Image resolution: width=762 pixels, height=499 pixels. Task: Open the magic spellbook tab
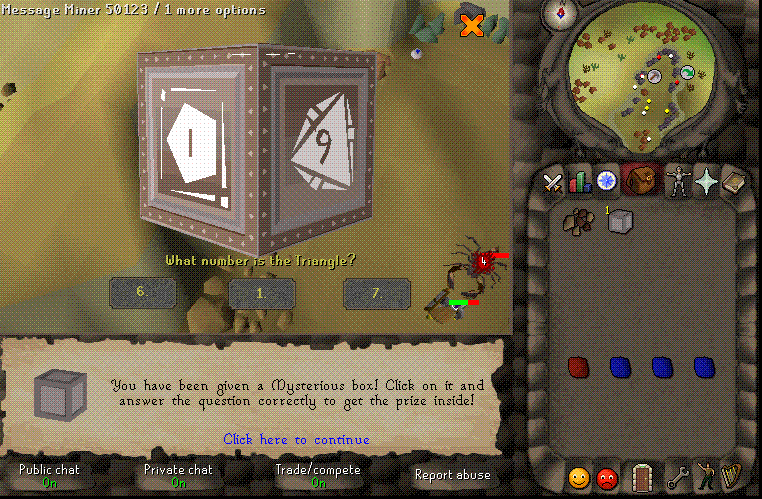tap(734, 182)
